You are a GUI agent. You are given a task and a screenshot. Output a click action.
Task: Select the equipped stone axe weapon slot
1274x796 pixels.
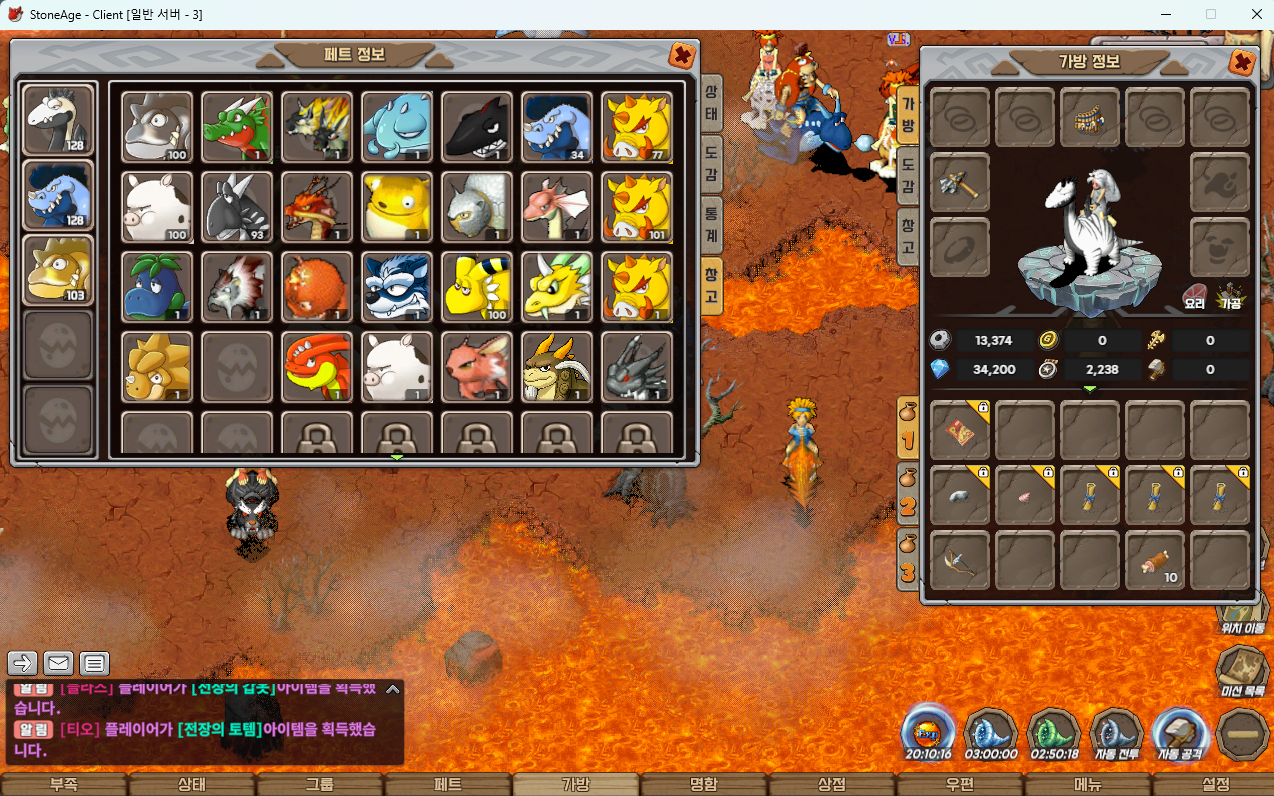(x=960, y=182)
